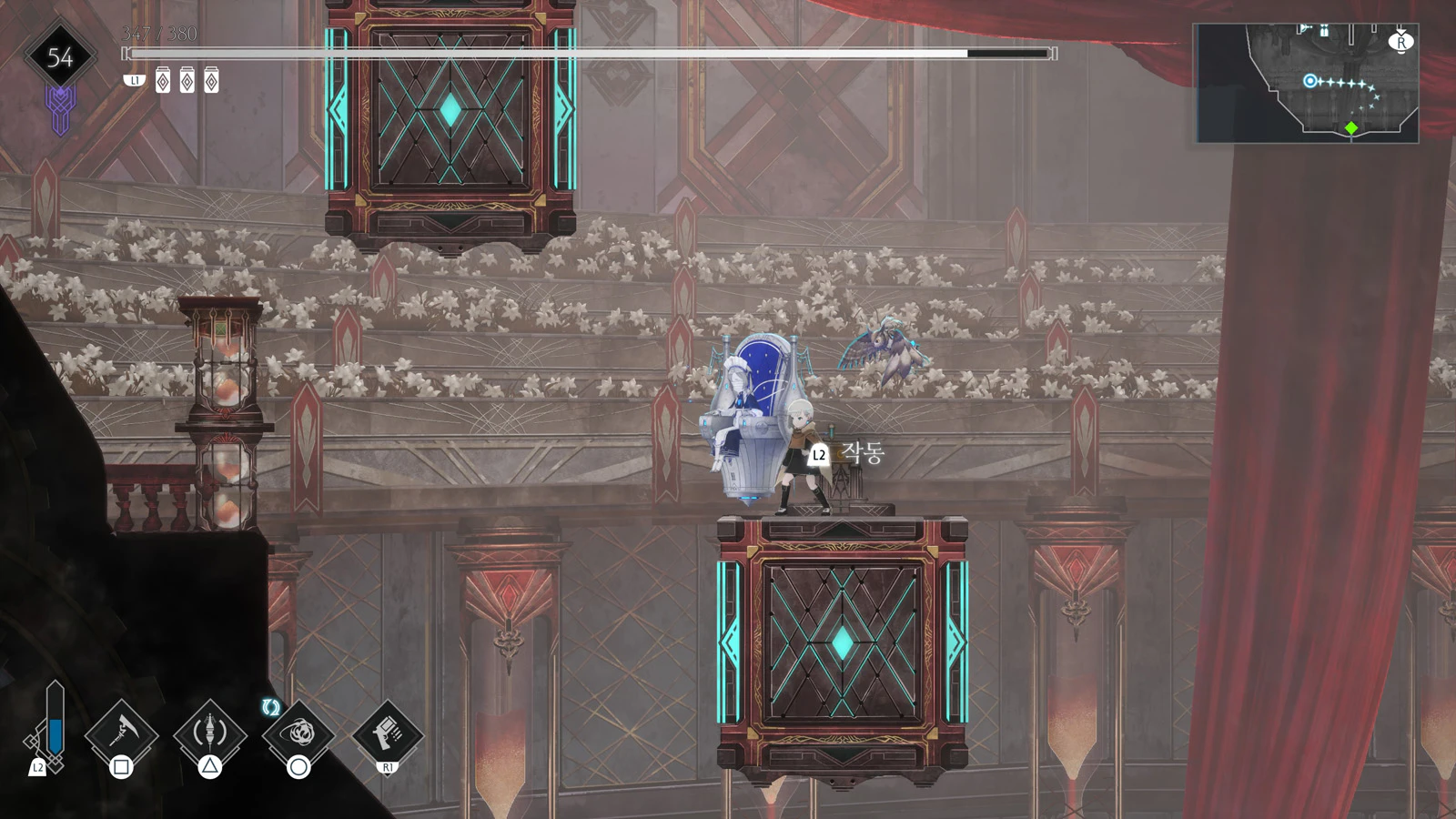Image resolution: width=1456 pixels, height=819 pixels.
Task: Trigger the revolver pistol skill
Action: (x=387, y=730)
